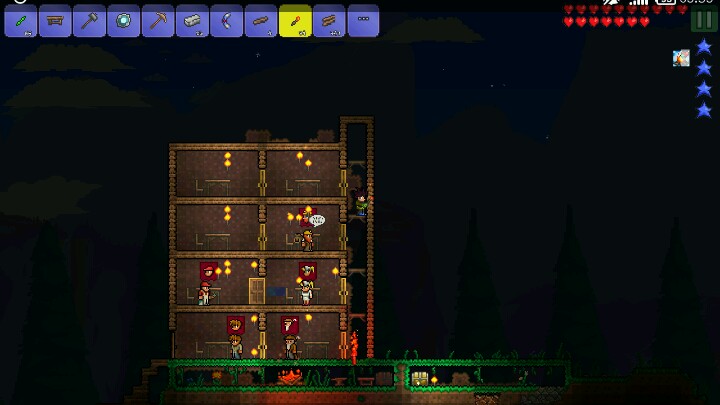Open the inventory with the three-dots button
Viewport: 720px width, 405px height.
tap(363, 20)
